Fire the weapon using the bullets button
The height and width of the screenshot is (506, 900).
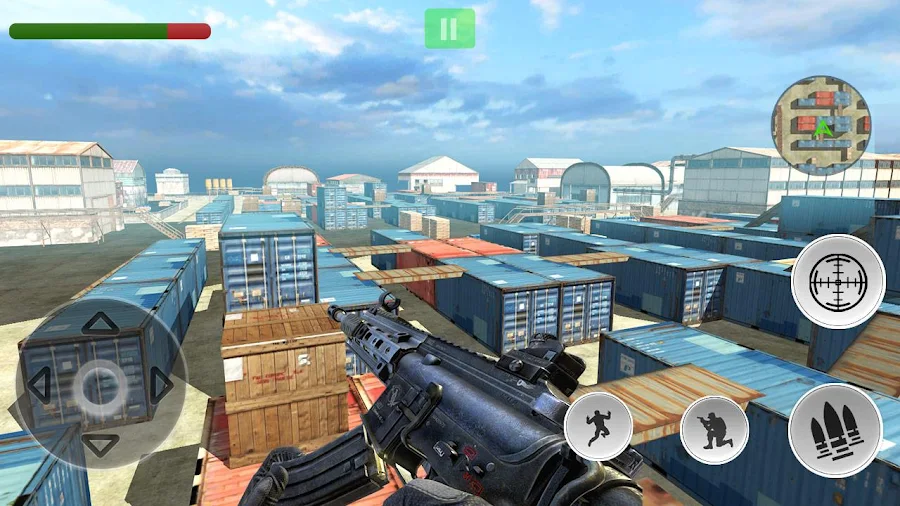835,430
